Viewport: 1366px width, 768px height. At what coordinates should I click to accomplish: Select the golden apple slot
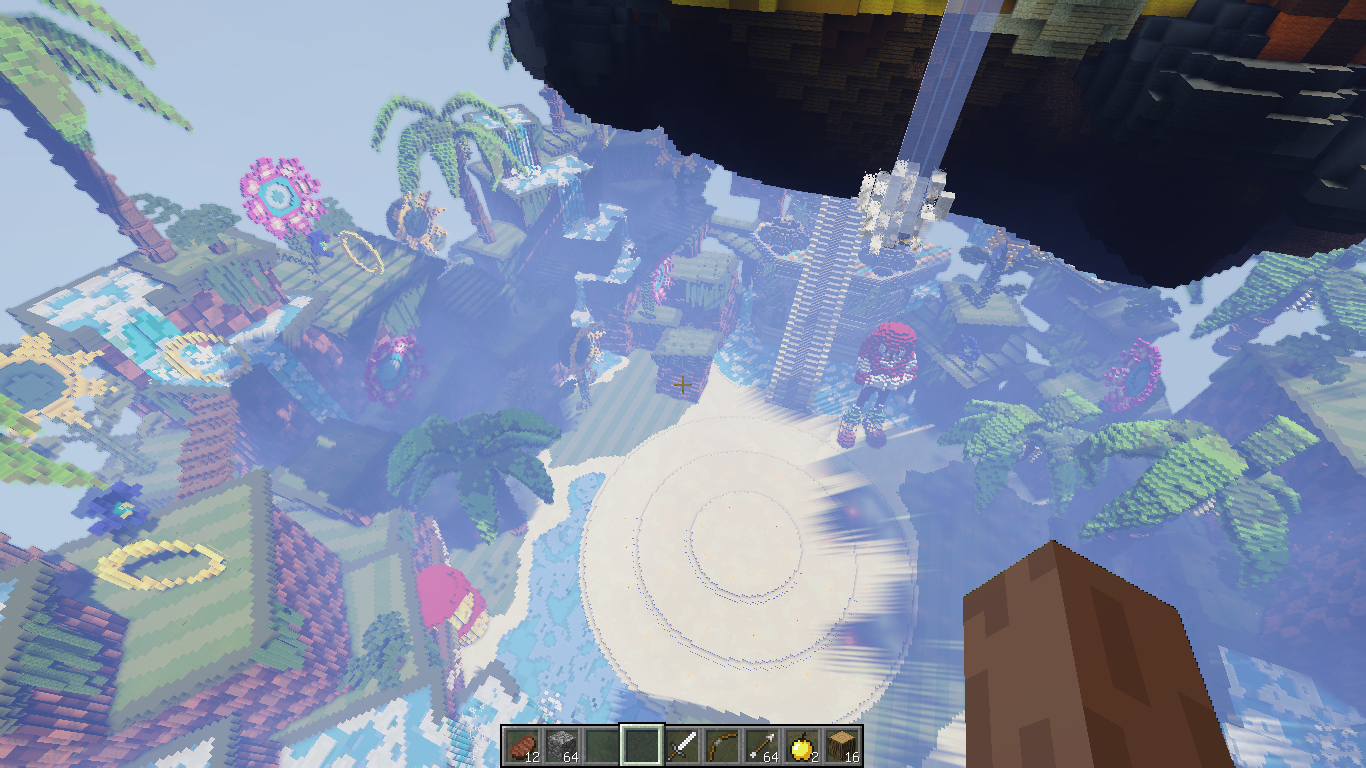coord(802,745)
